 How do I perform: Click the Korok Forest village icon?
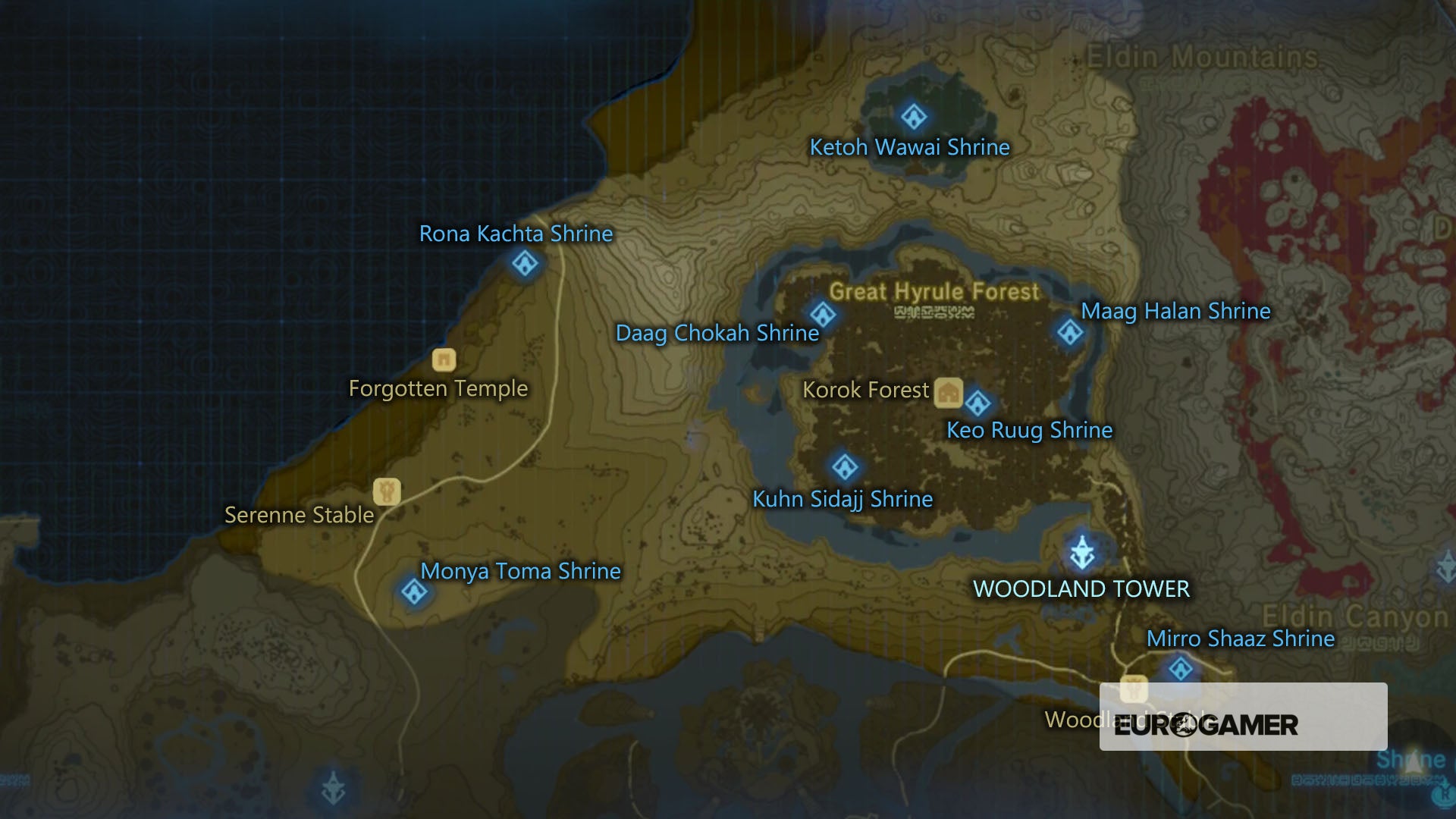pos(949,391)
